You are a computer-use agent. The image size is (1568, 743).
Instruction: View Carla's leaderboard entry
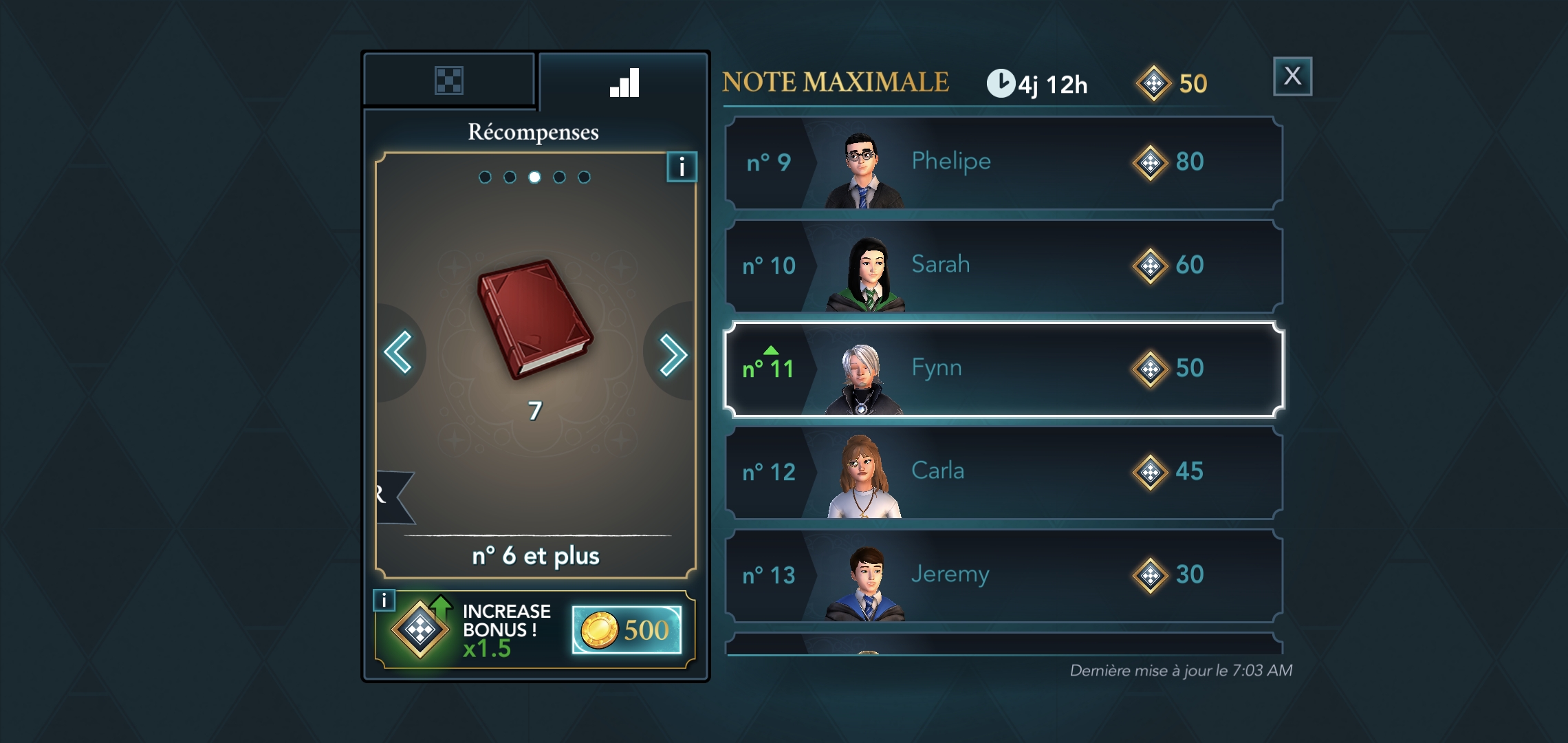[1003, 473]
